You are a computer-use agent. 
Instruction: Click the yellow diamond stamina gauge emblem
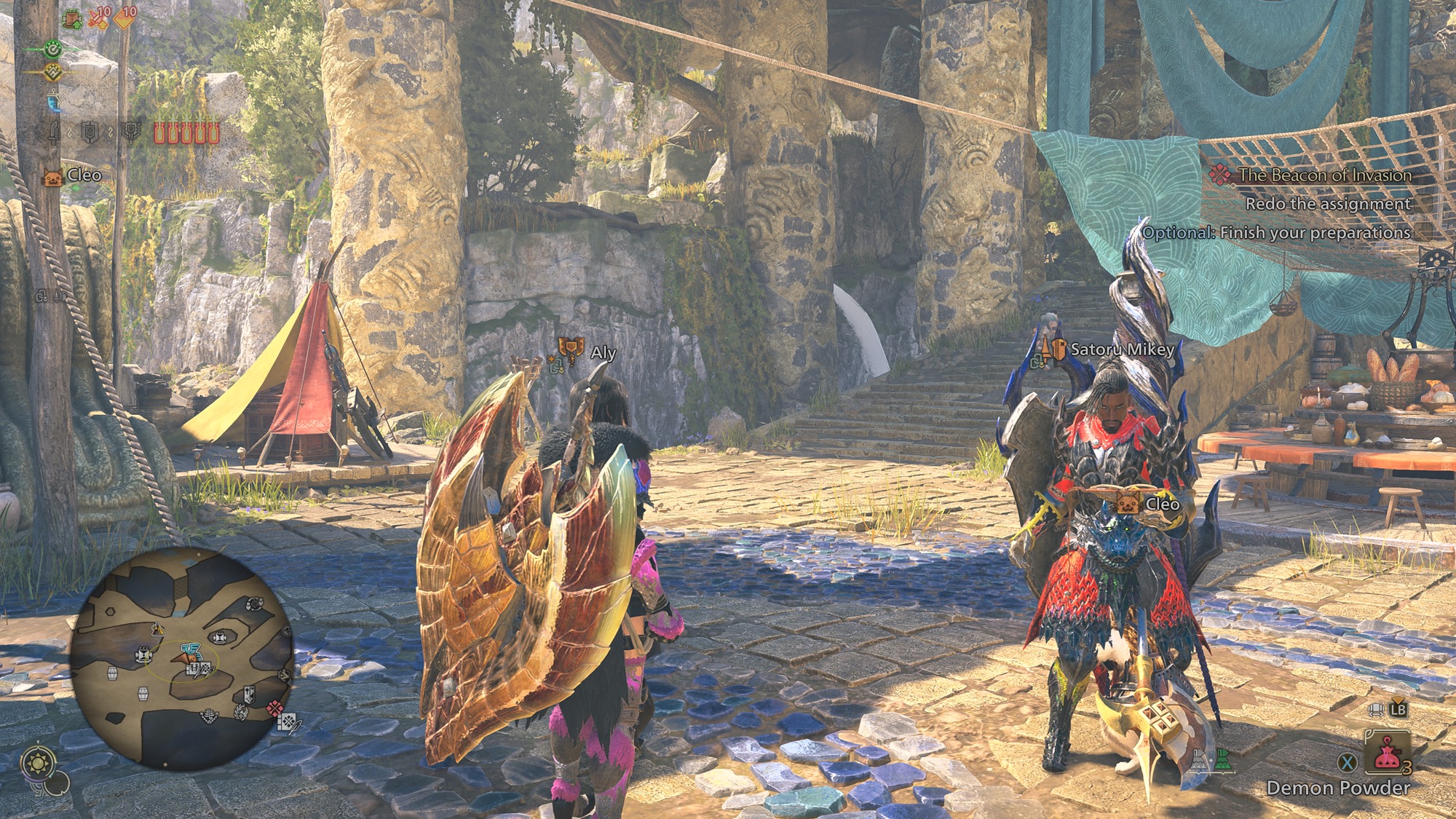point(52,72)
